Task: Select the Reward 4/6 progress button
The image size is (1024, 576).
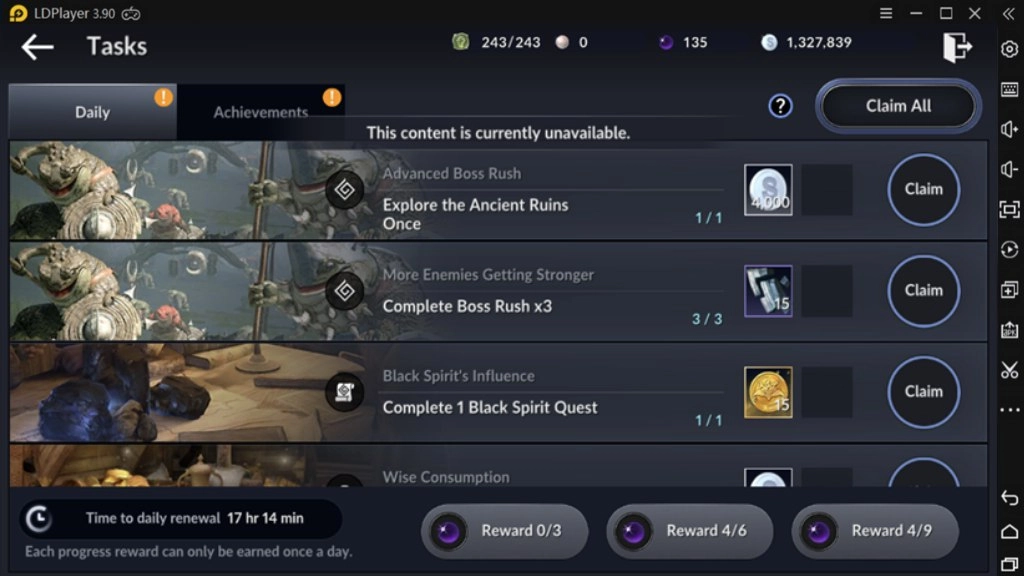Action: pyautogui.click(x=689, y=531)
